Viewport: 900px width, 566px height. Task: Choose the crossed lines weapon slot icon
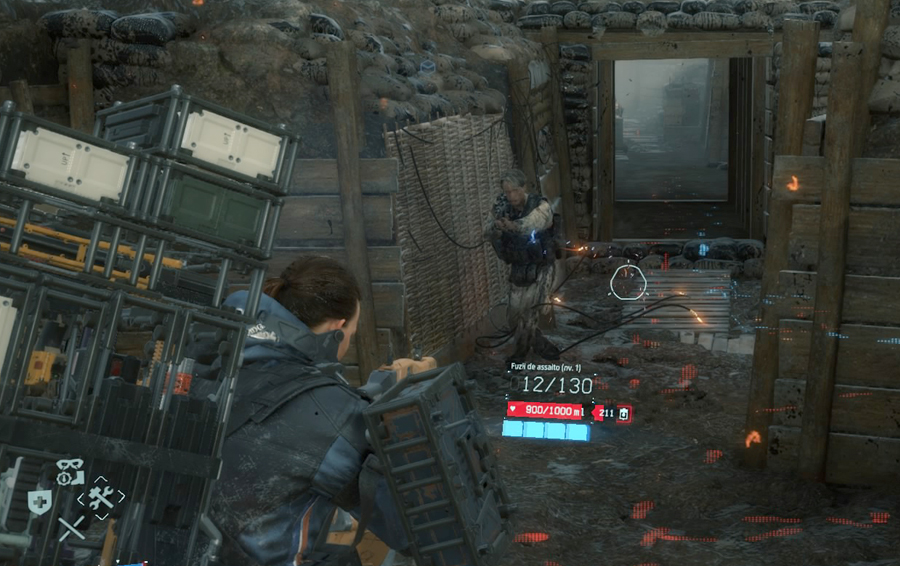pyautogui.click(x=71, y=528)
